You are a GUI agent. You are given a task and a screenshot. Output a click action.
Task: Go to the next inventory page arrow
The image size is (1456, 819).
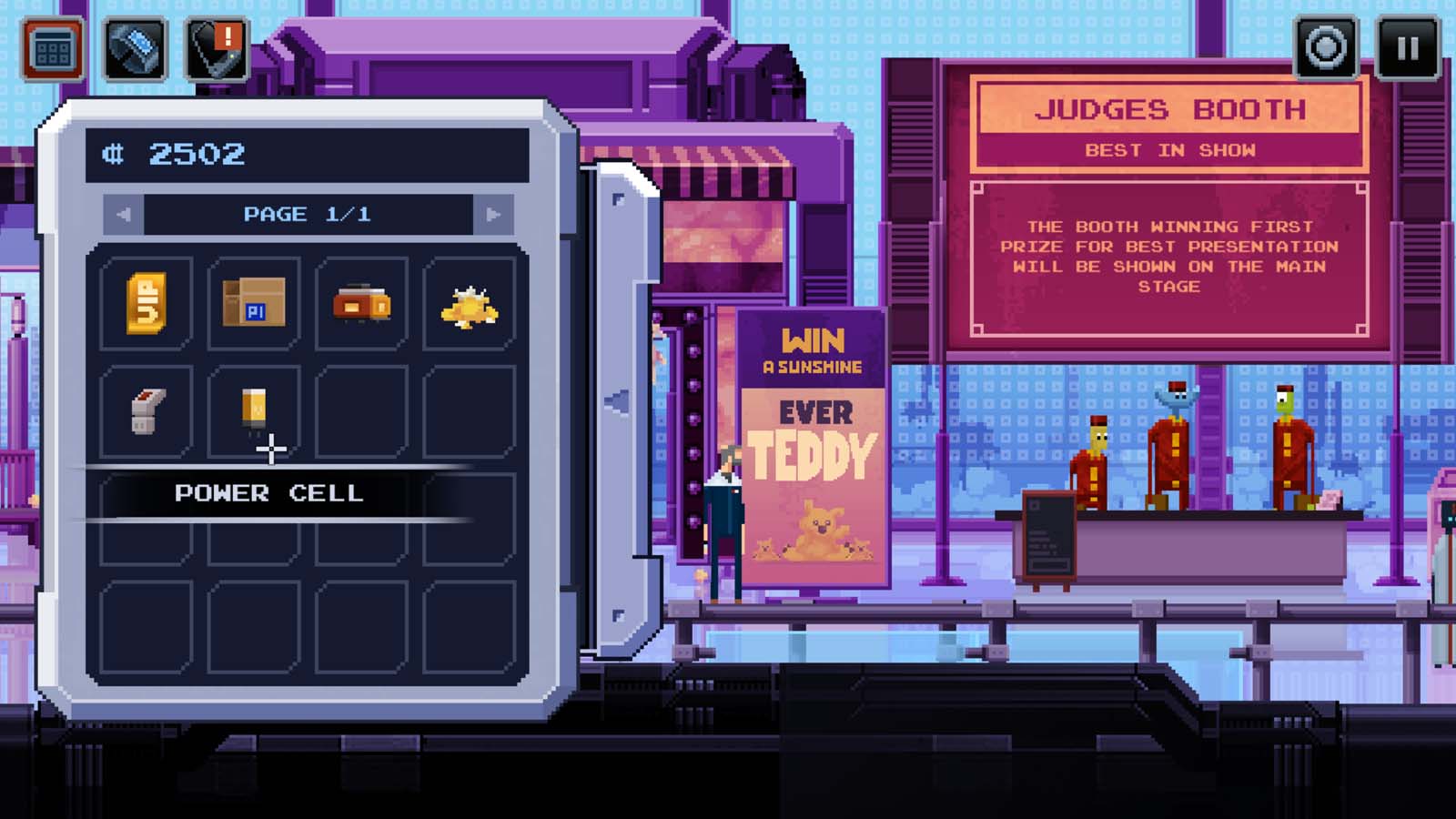tap(492, 215)
